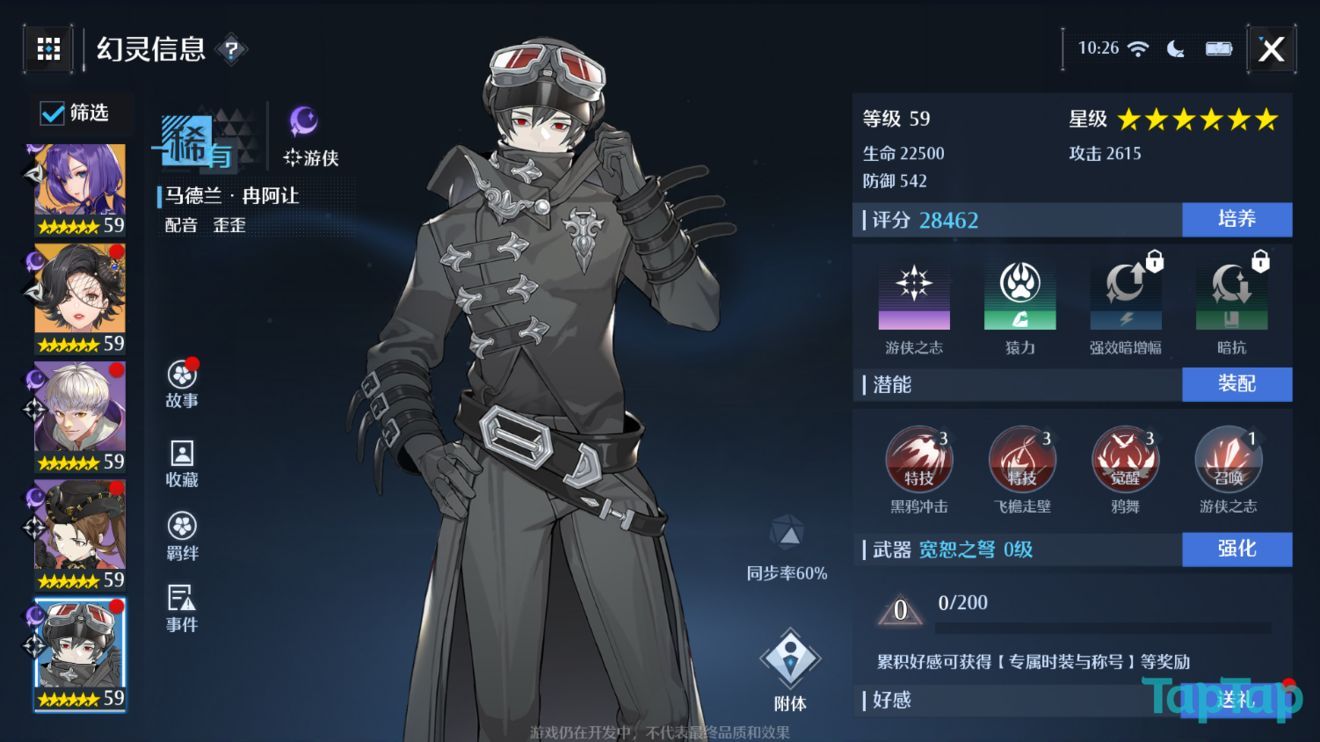Select the 游侠之志 summon skill icon
The width and height of the screenshot is (1320, 742).
(1228, 459)
